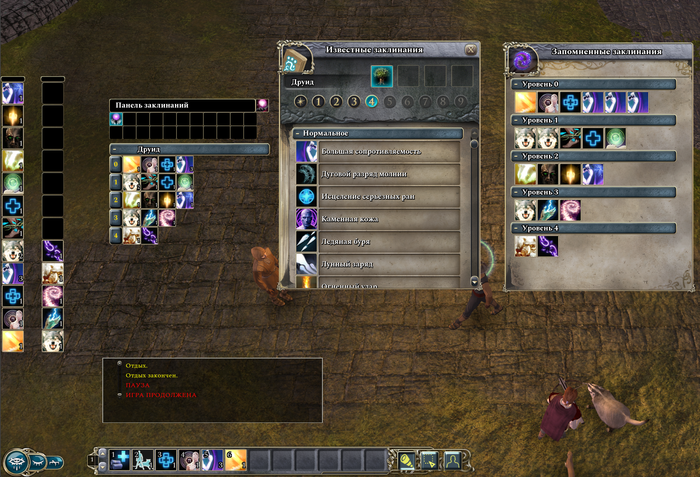Collapse the Уровень 0 memorized spells header
Viewport: 700px width, 477px height.
pos(516,85)
